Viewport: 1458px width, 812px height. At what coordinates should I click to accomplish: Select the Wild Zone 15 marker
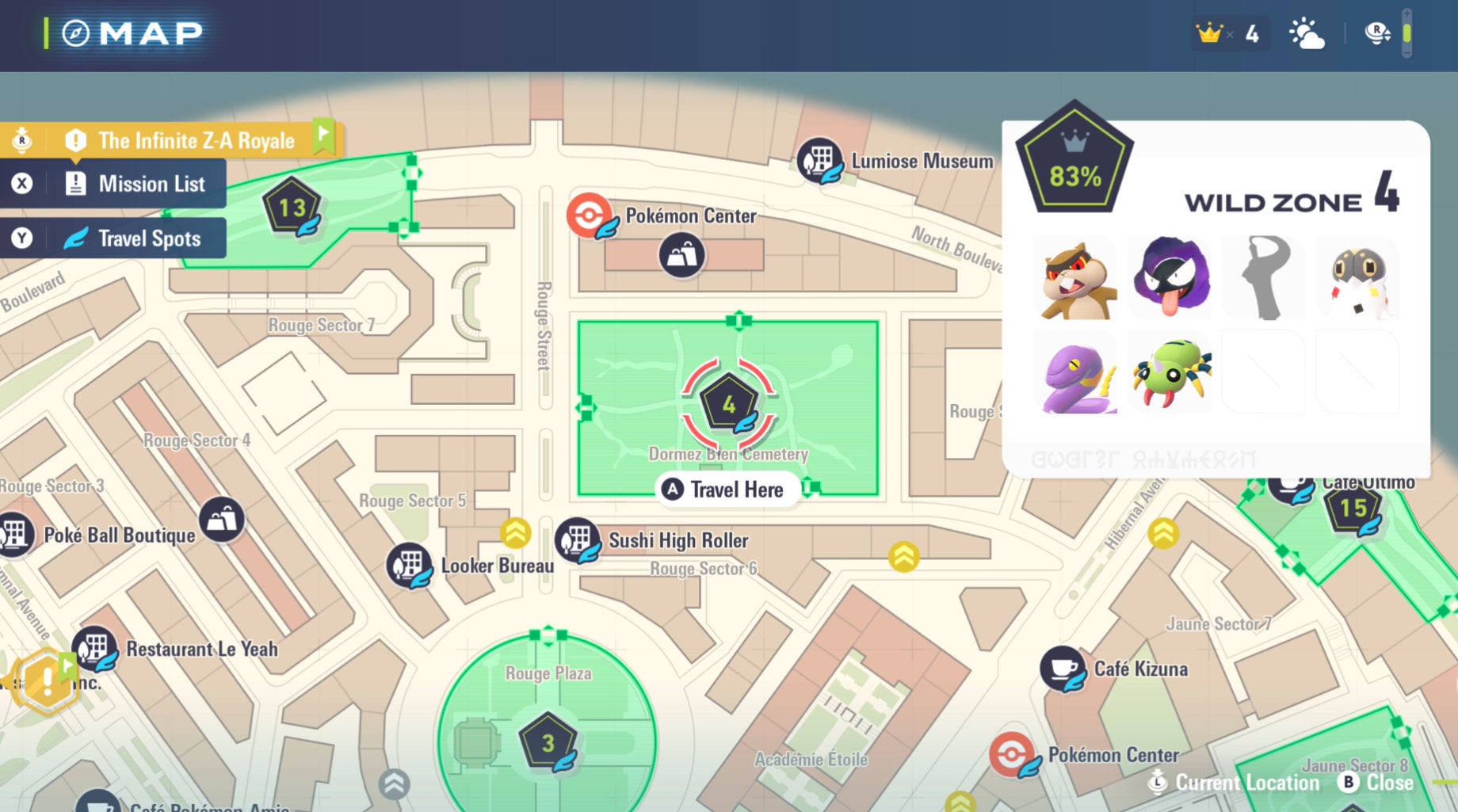[x=1353, y=509]
